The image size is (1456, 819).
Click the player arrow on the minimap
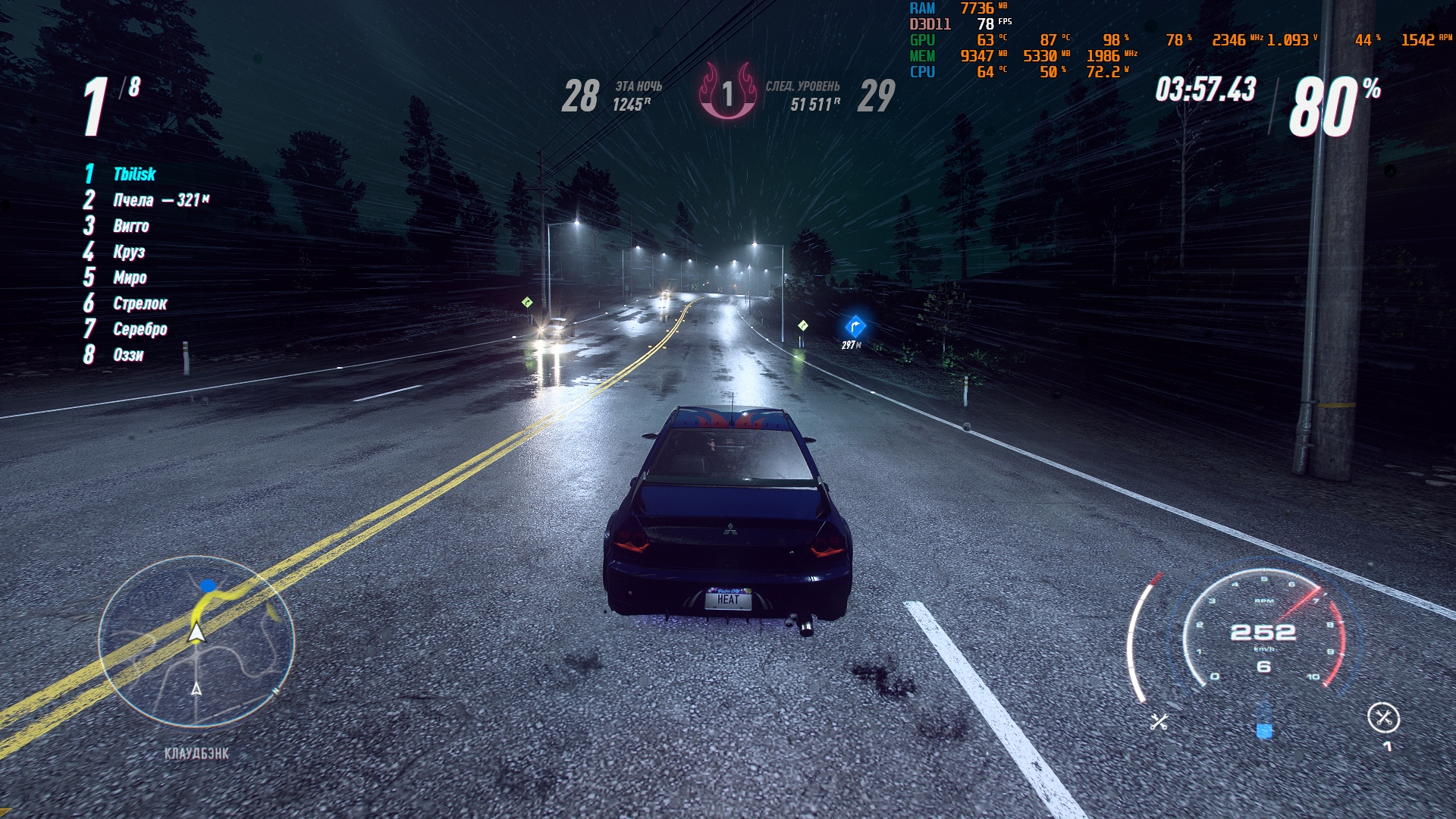click(x=196, y=632)
